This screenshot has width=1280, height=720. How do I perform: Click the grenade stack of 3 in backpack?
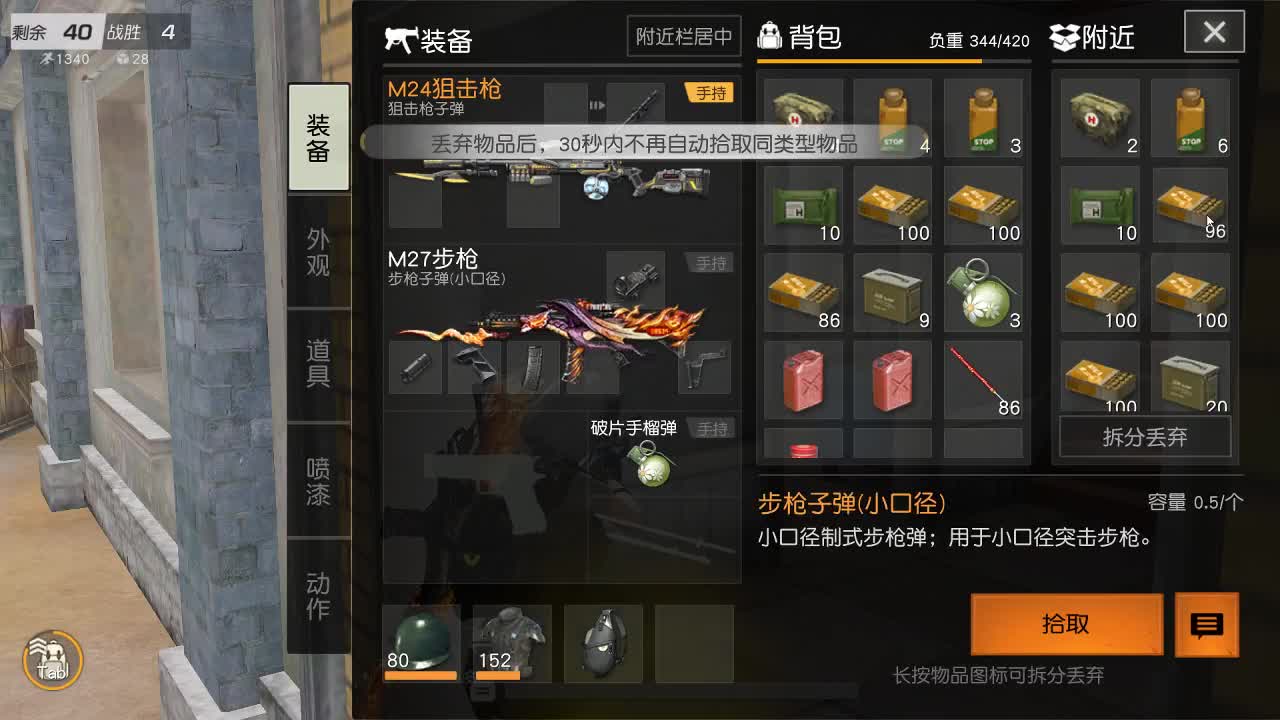coord(981,292)
